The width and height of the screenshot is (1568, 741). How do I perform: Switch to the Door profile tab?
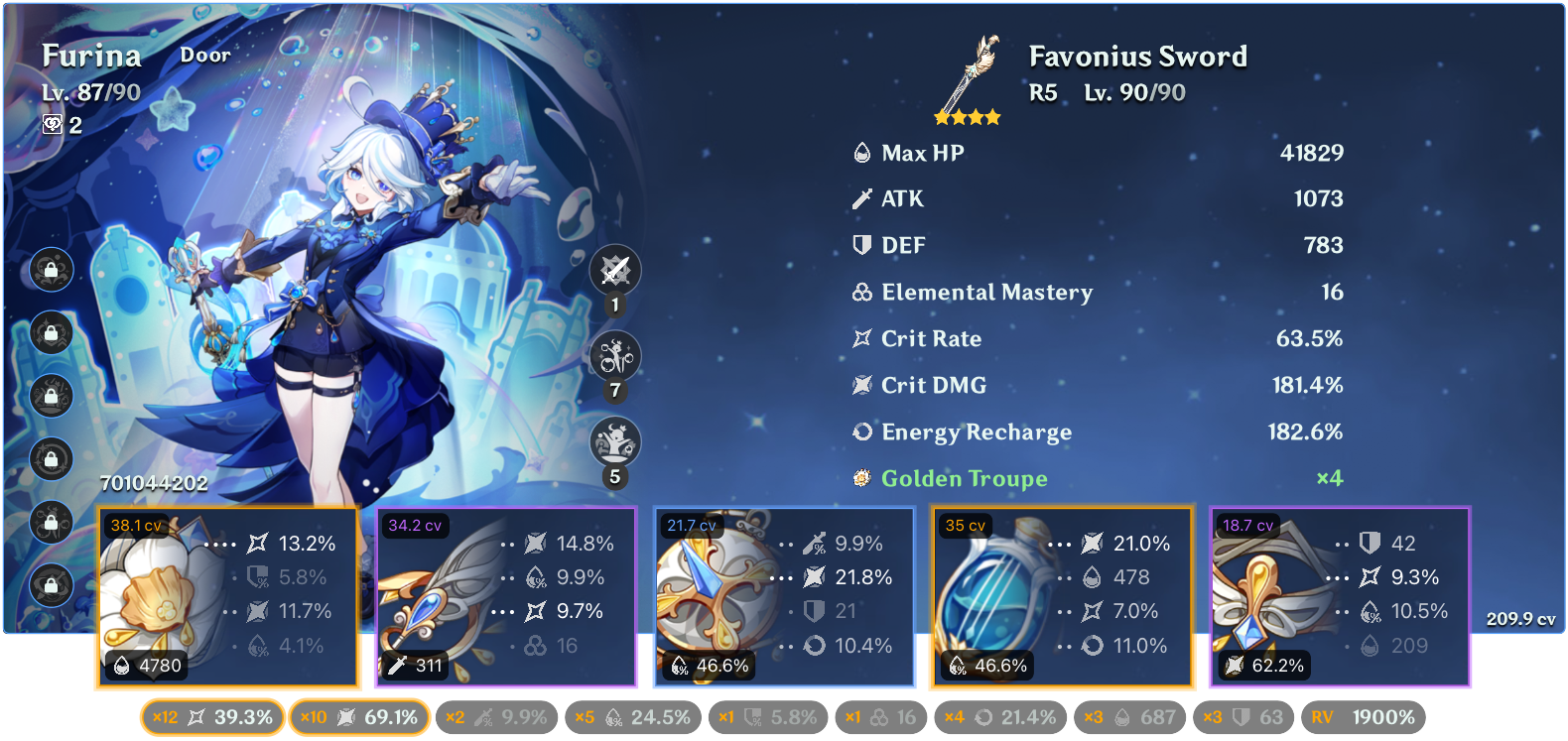click(205, 56)
